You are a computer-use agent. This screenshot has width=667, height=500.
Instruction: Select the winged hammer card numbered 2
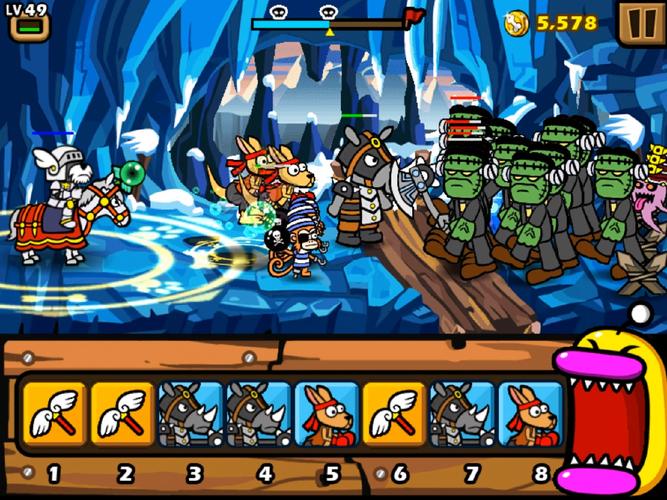(122, 412)
